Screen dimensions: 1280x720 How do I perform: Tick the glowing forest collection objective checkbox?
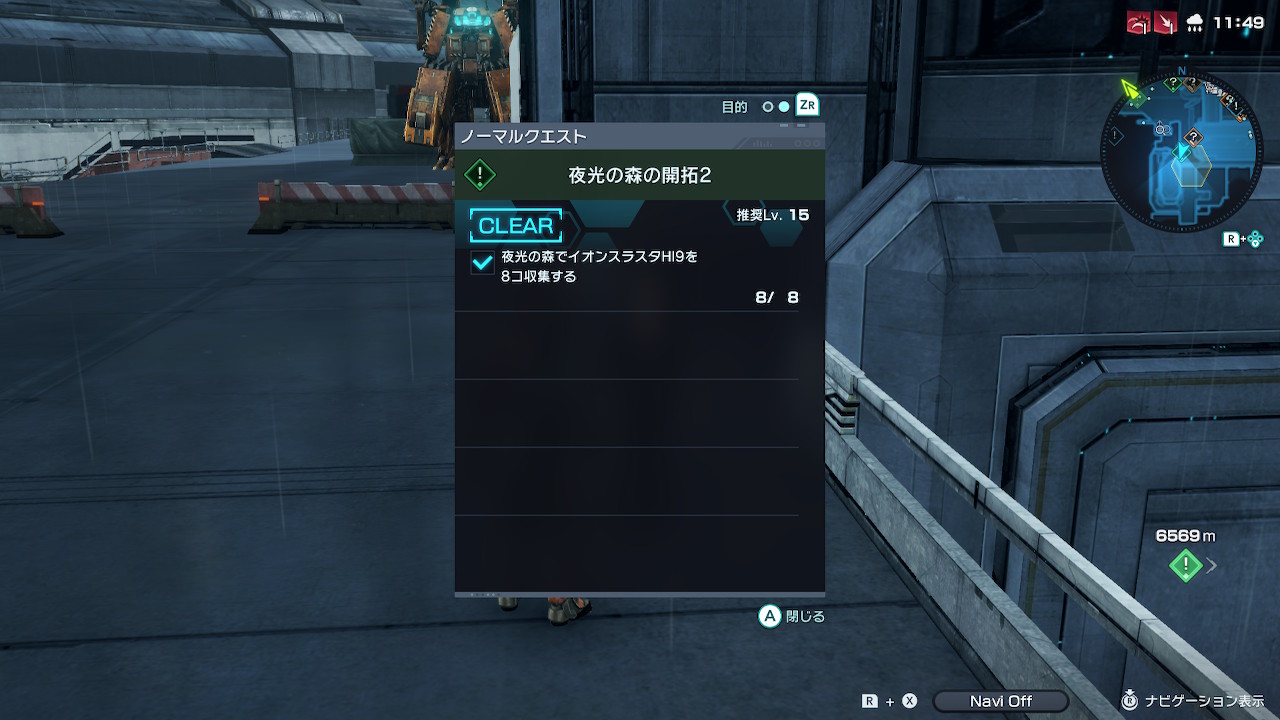482,262
